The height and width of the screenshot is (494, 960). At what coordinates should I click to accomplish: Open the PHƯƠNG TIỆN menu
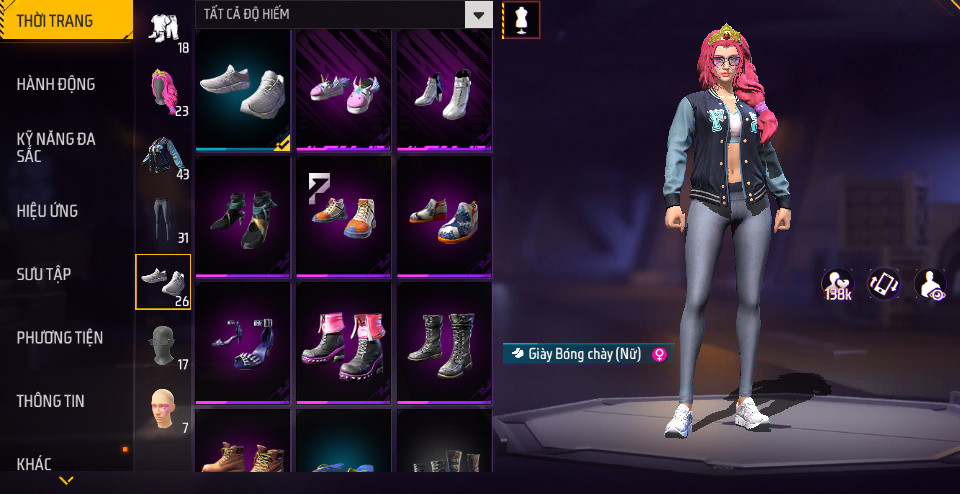pyautogui.click(x=60, y=338)
